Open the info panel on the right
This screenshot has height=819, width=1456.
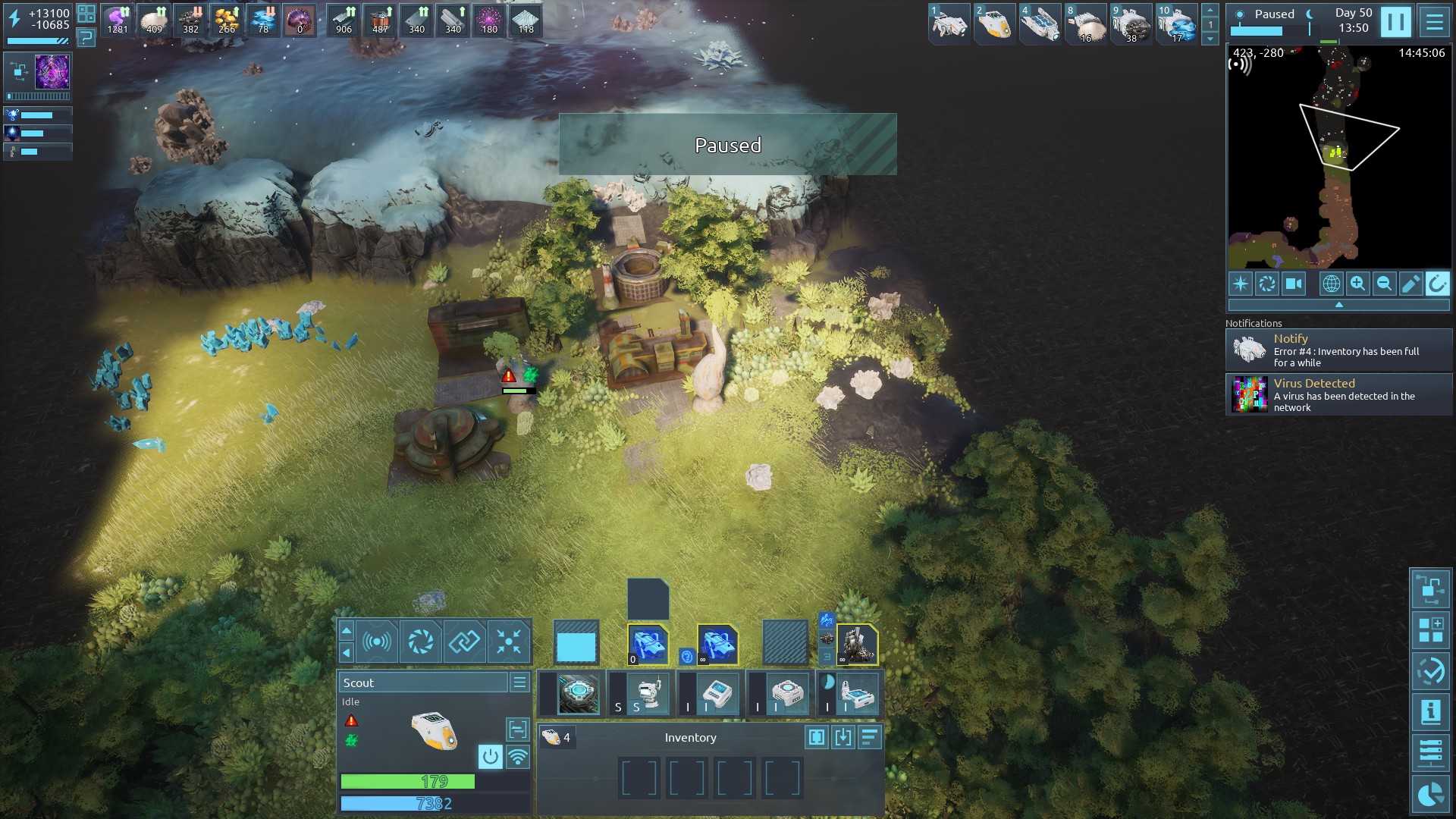tap(1430, 712)
